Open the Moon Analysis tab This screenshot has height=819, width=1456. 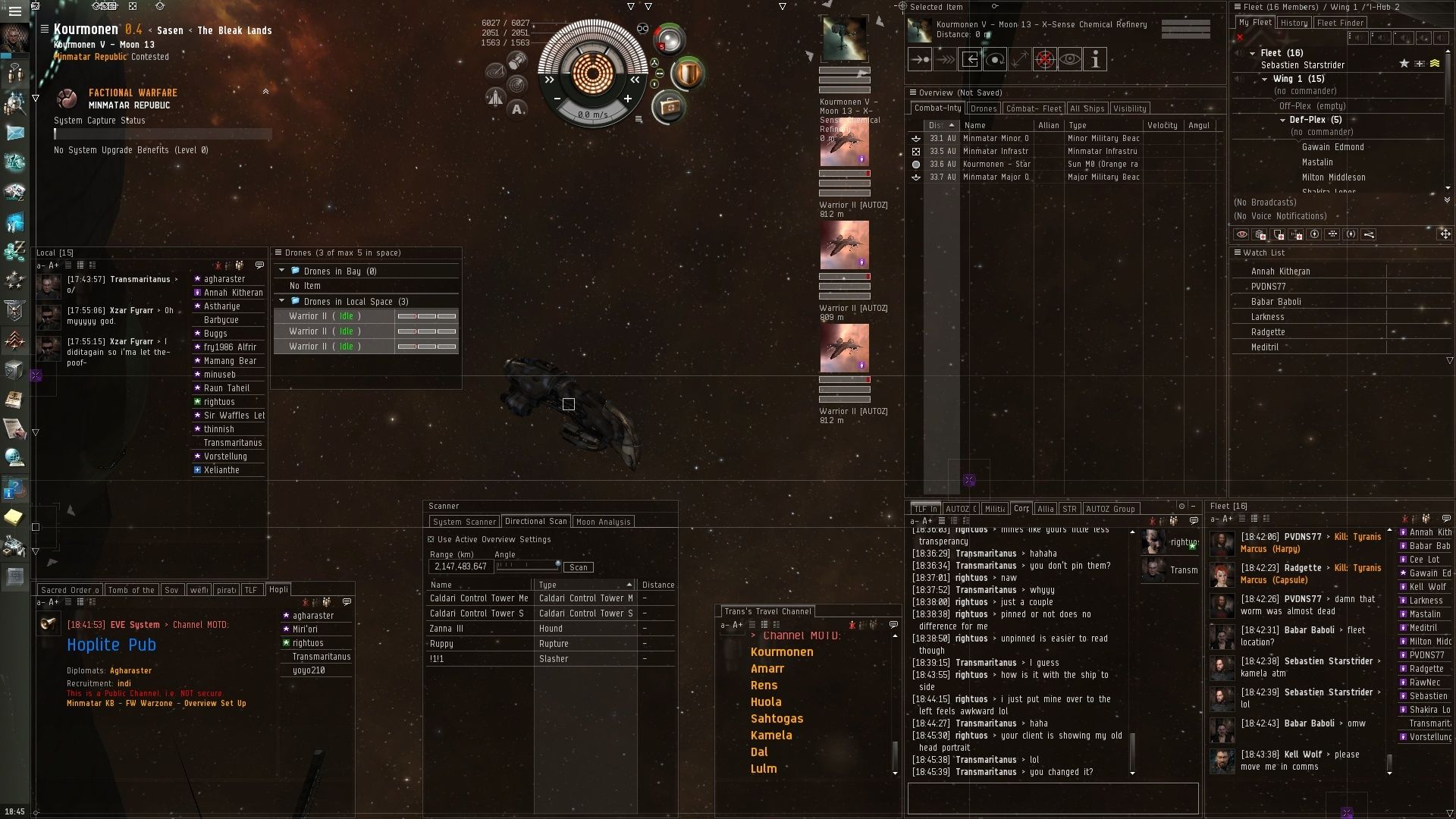tap(603, 522)
